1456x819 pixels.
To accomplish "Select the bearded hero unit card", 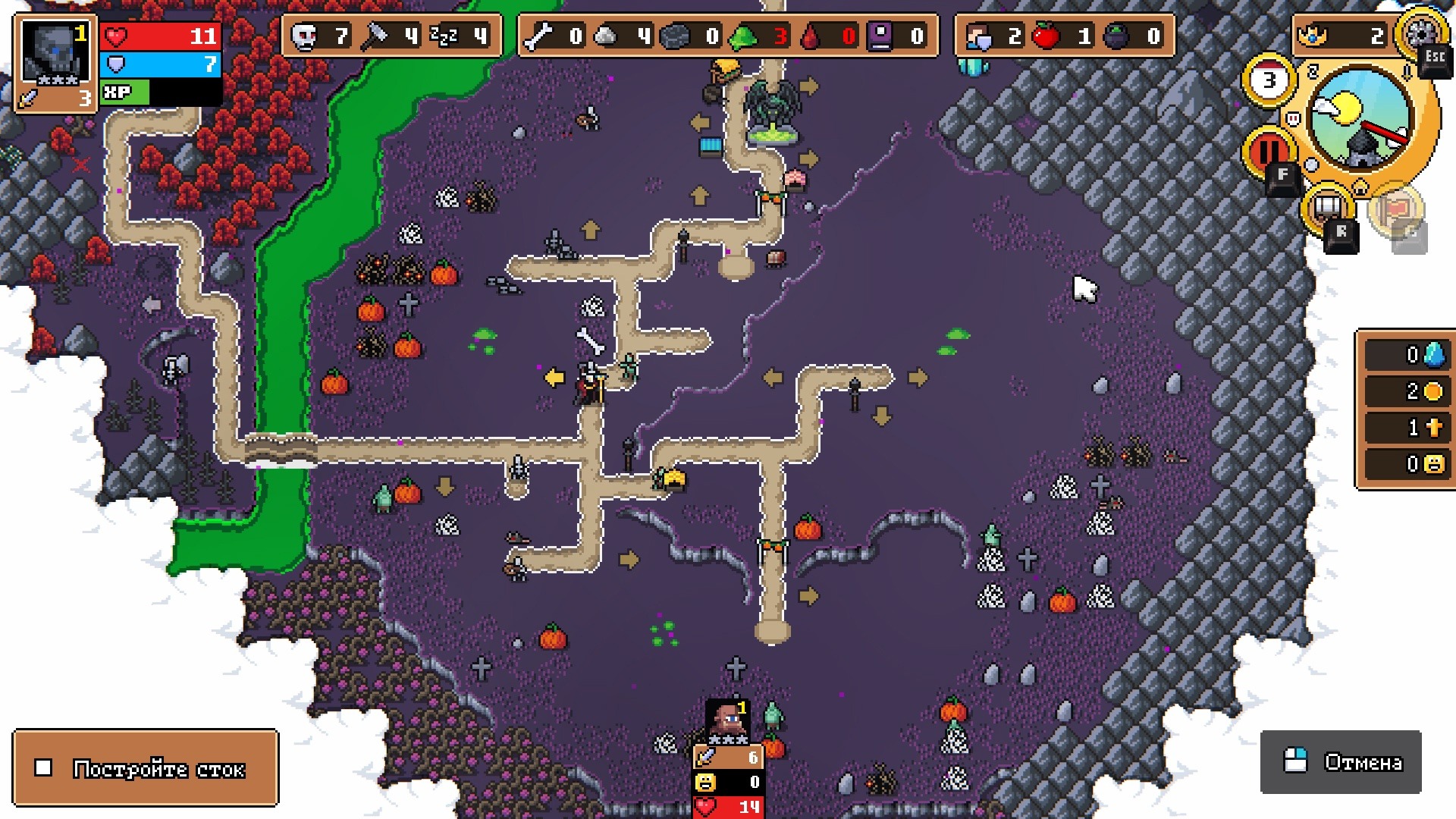I will click(728, 720).
